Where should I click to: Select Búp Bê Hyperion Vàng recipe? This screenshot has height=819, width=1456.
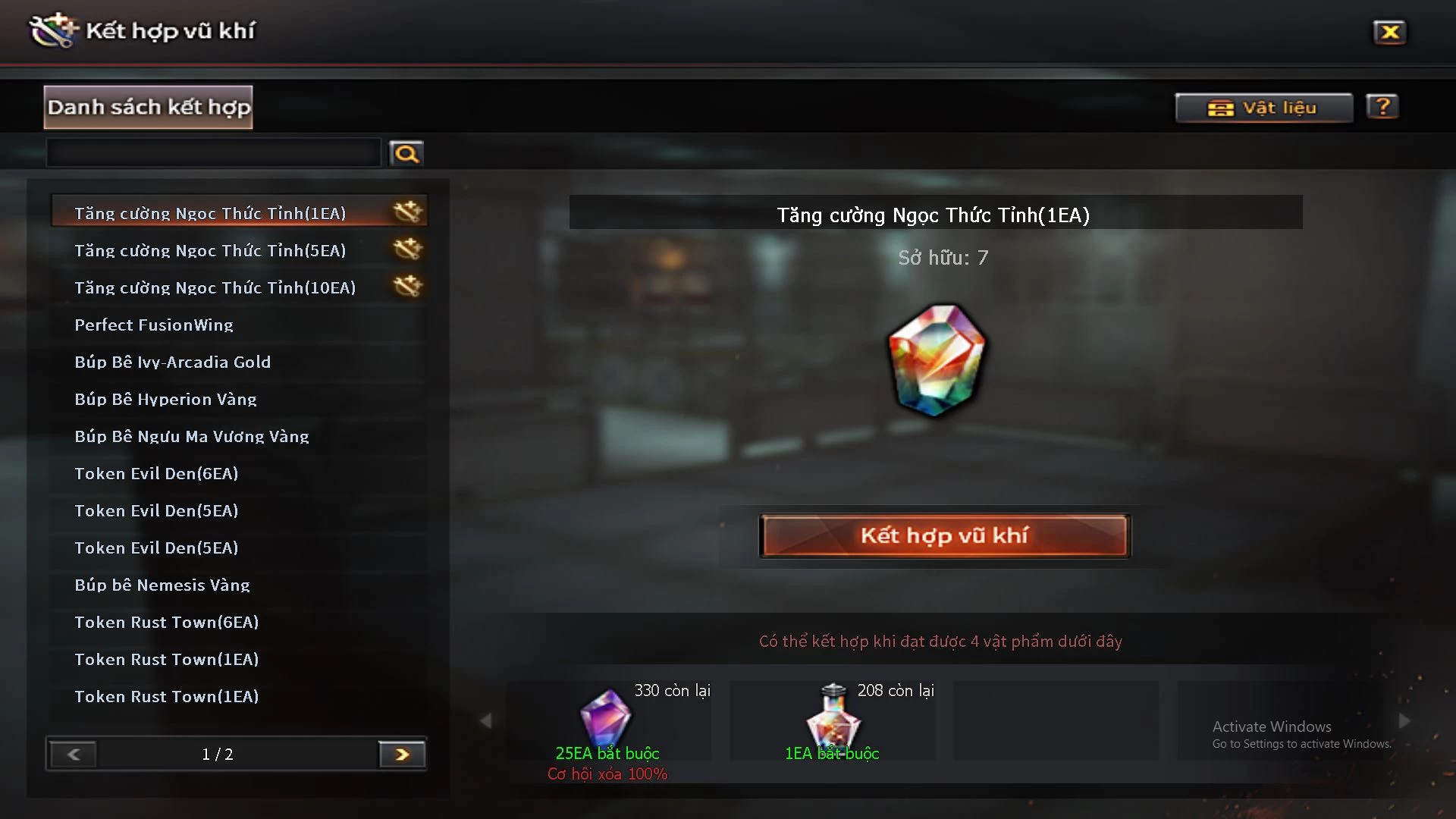(x=165, y=399)
